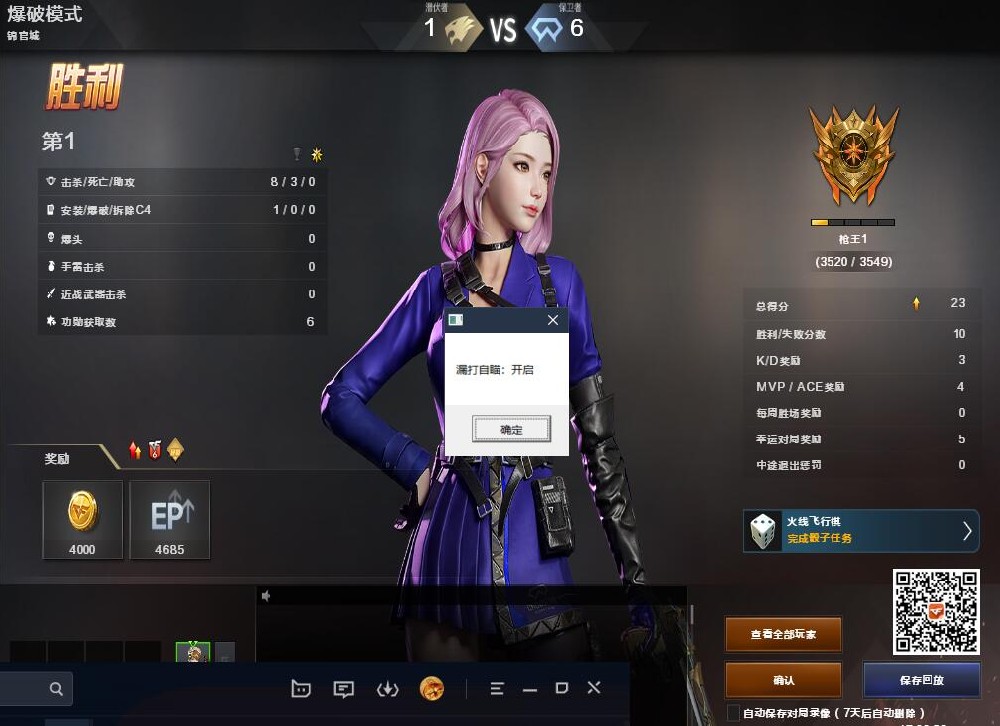Click the red double-arrow bonus icon

click(x=136, y=451)
